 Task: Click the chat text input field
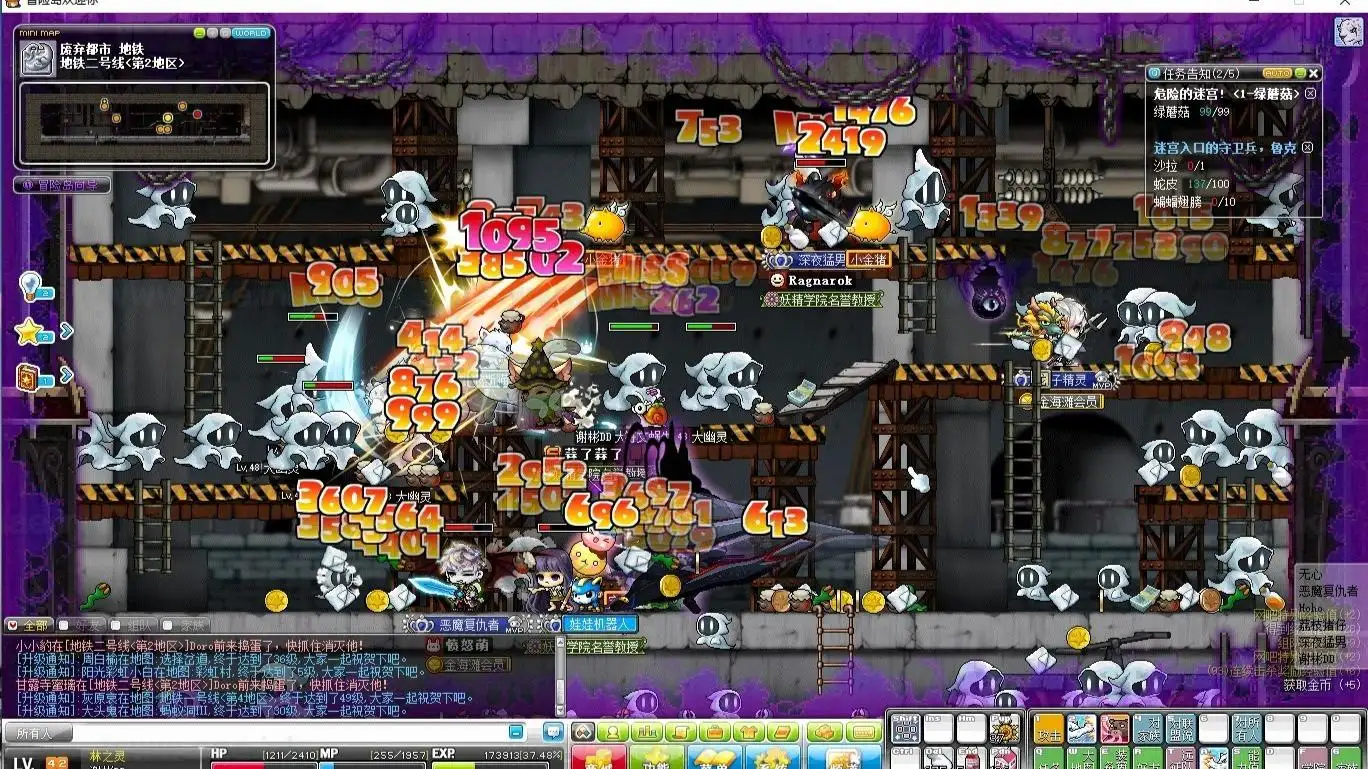[x=300, y=733]
